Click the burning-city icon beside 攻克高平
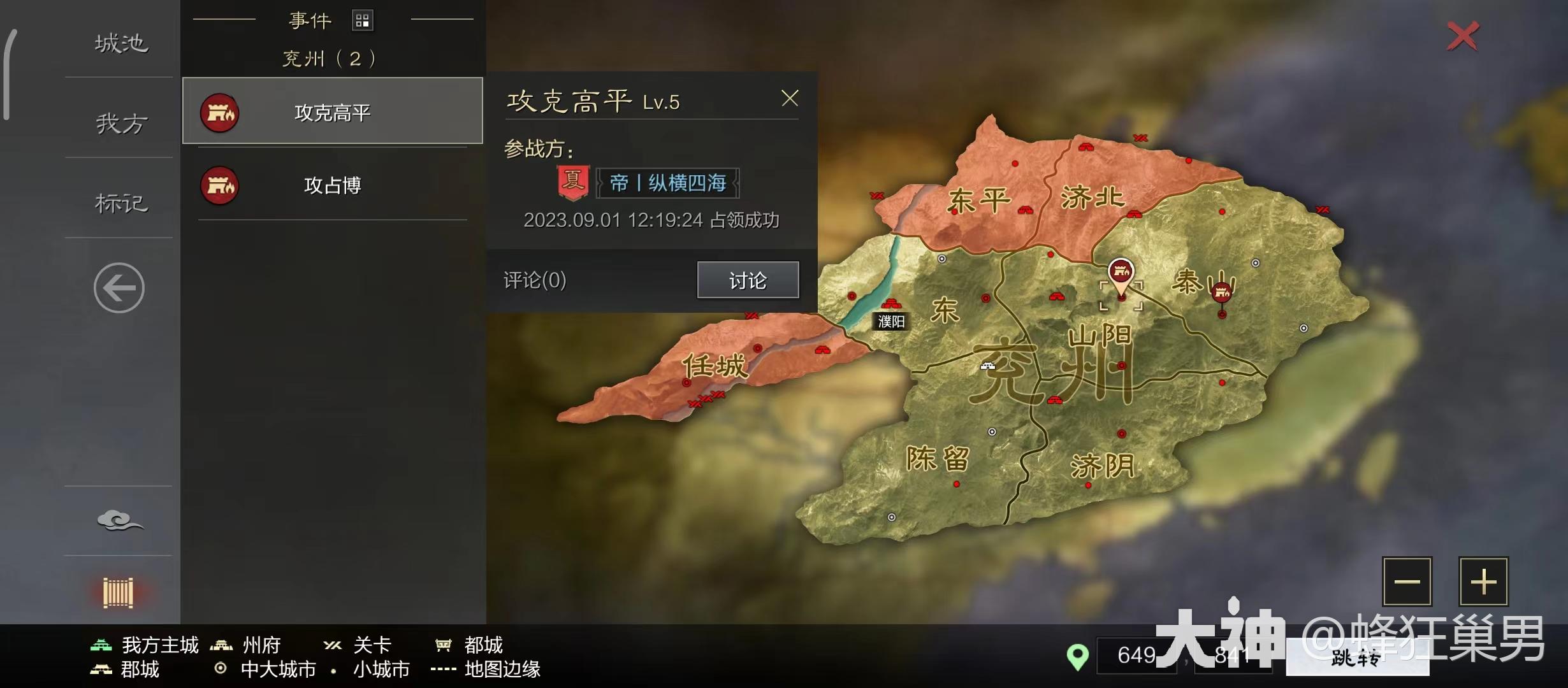 pos(219,111)
